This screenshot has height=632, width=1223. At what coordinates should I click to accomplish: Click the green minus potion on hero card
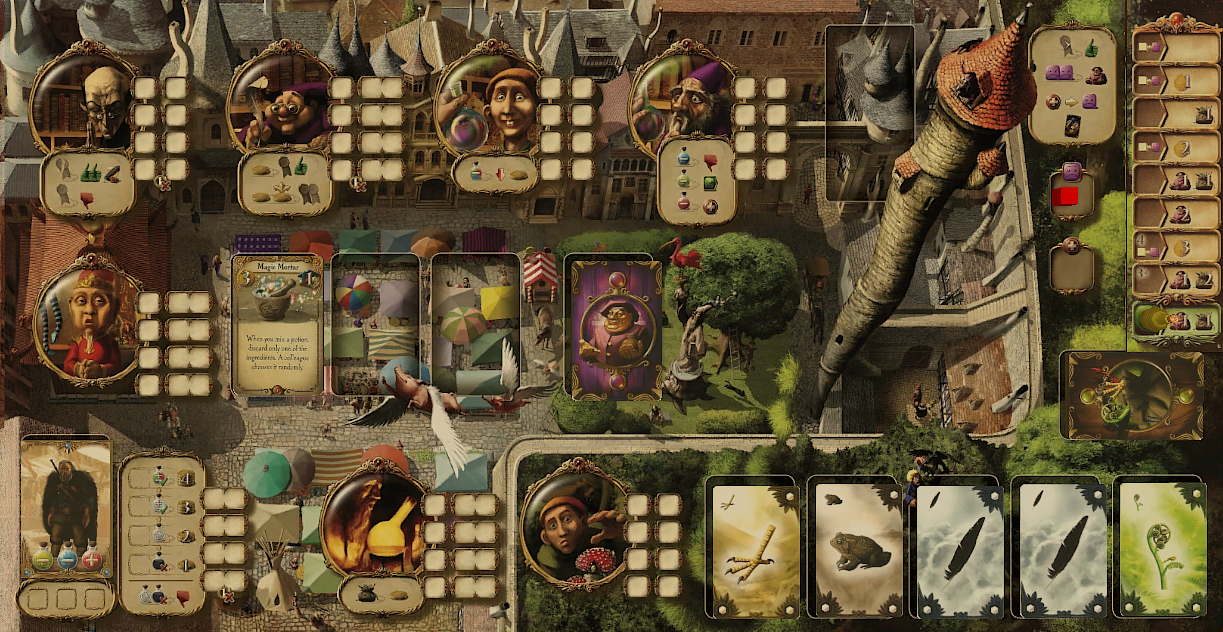coord(42,560)
